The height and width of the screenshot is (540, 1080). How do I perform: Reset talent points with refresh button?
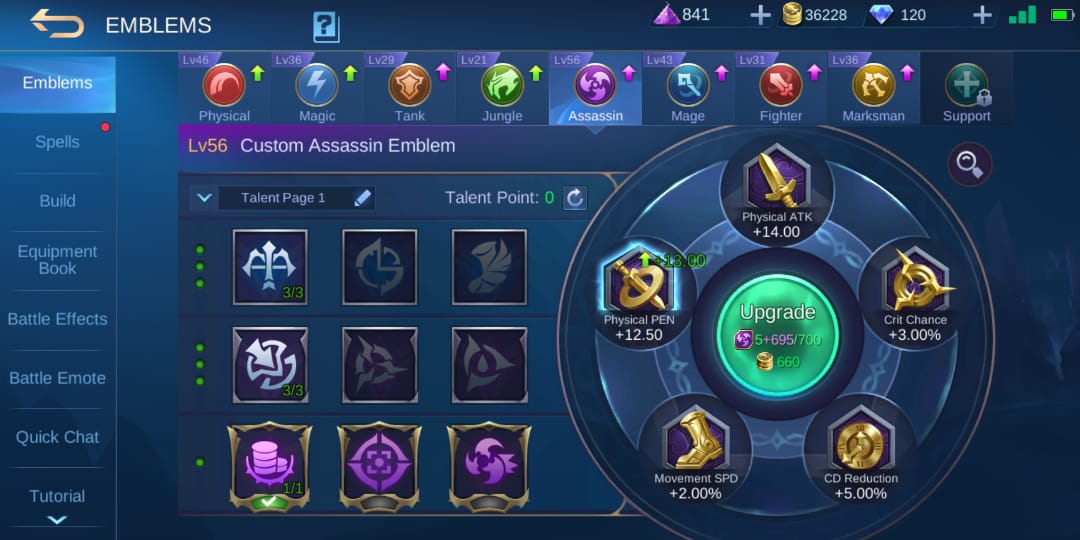(575, 198)
